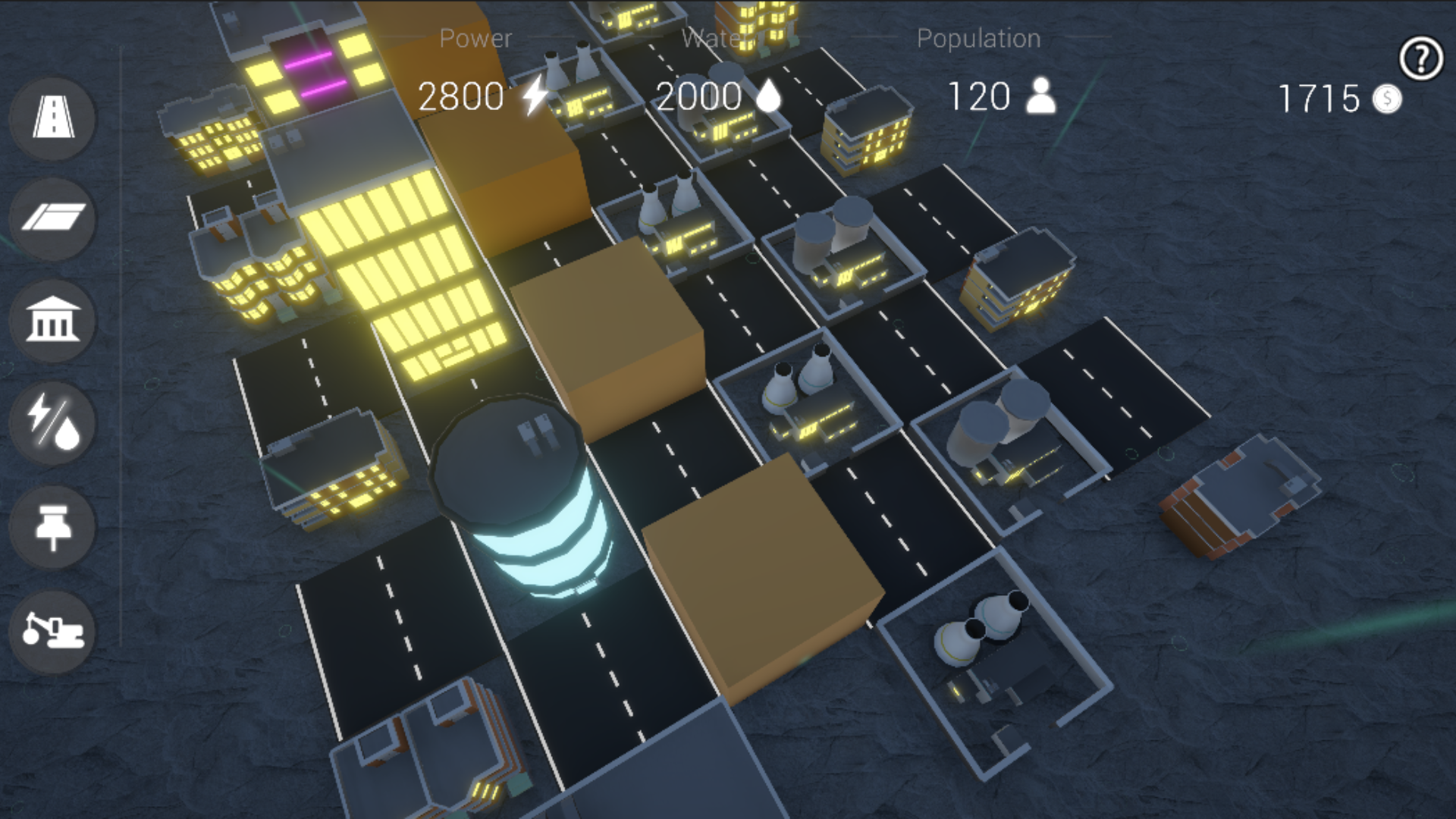Select the Power stats header
This screenshot has width=1456, height=819.
point(475,38)
